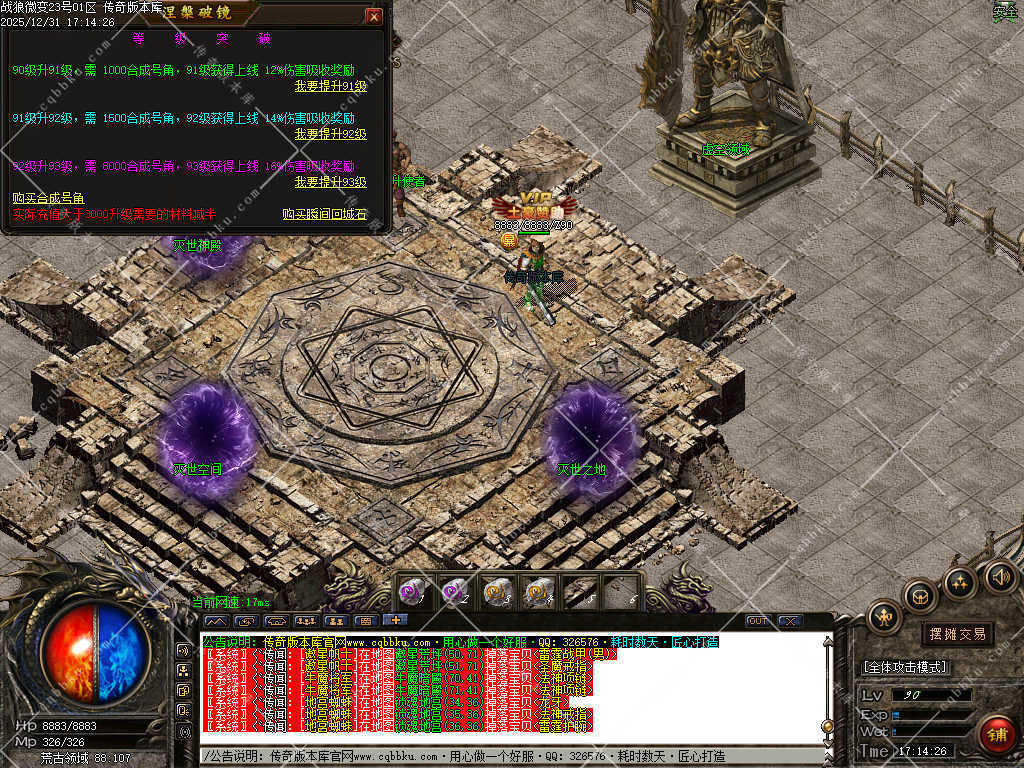The width and height of the screenshot is (1024, 768).
Task: Open the 购买合成号角 purchase link
Action: [48, 199]
